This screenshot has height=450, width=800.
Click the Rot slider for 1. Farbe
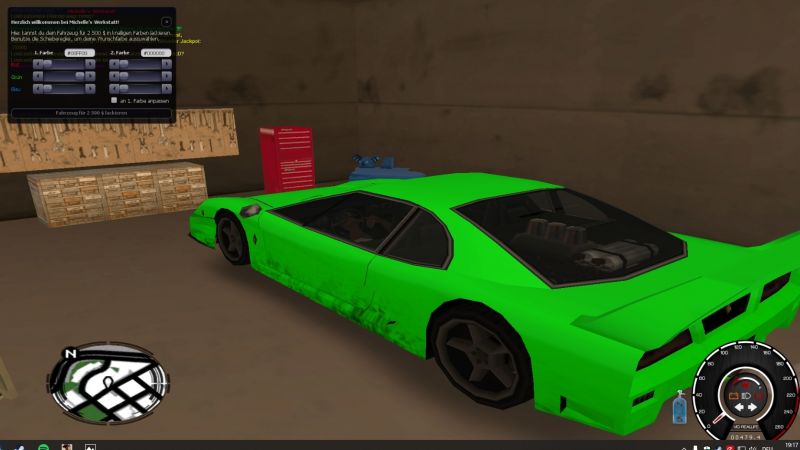(64, 64)
